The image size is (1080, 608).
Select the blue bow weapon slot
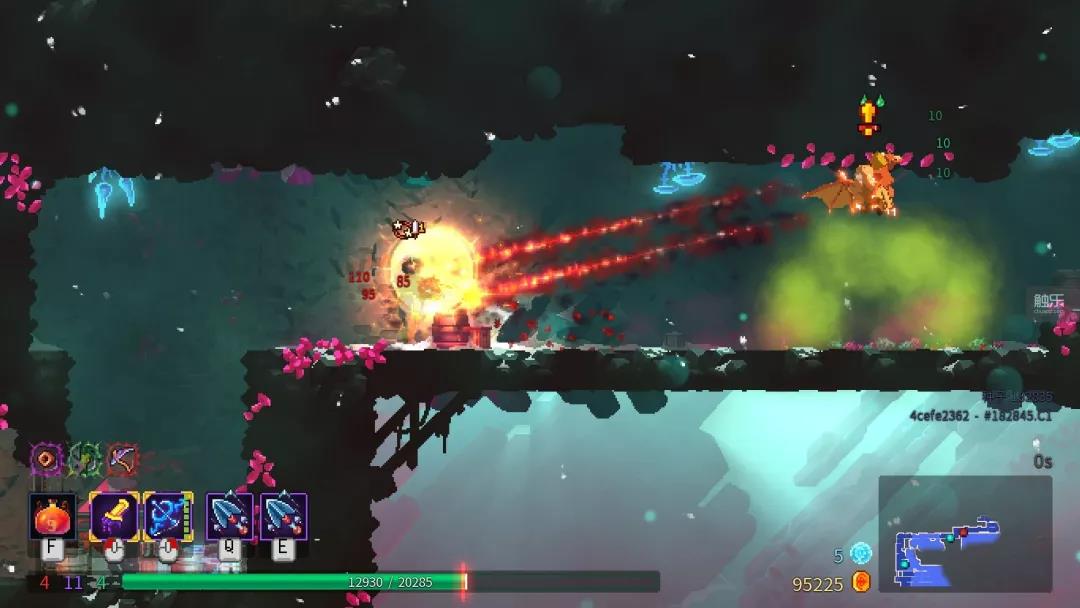(x=168, y=517)
